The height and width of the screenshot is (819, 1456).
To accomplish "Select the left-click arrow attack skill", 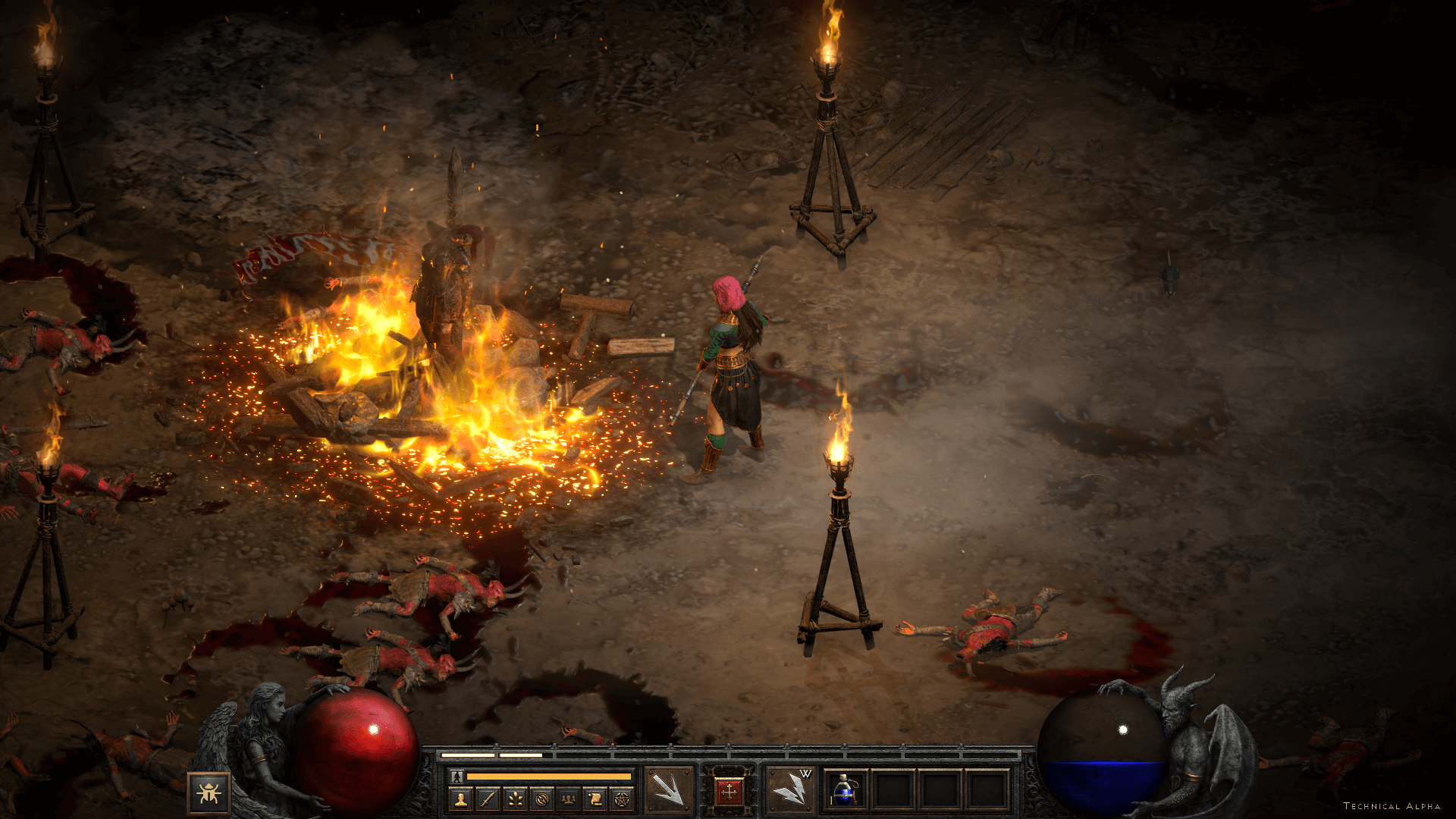I will pyautogui.click(x=668, y=790).
